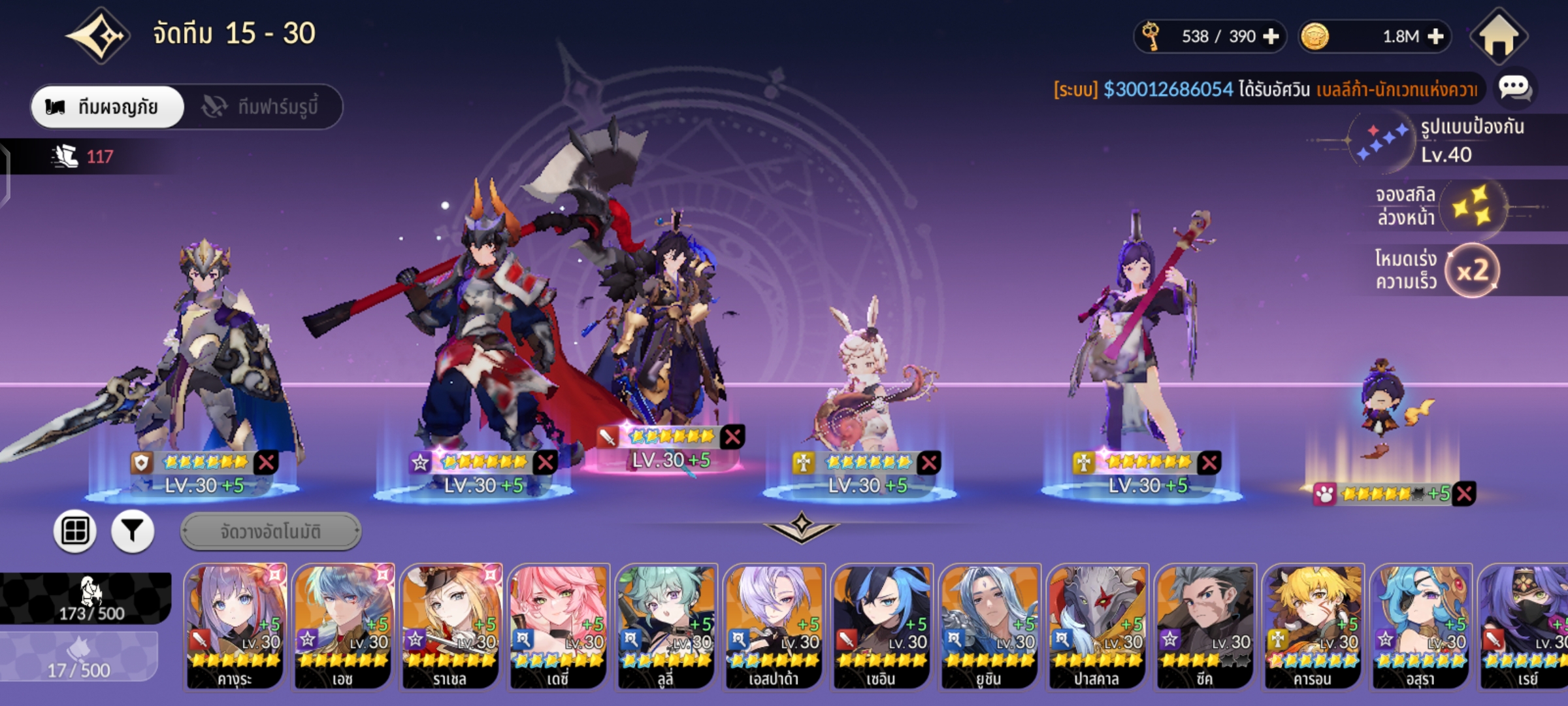Screen dimensions: 1568x706
Task: Choose hero card เอสปาด้า
Action: [774, 626]
